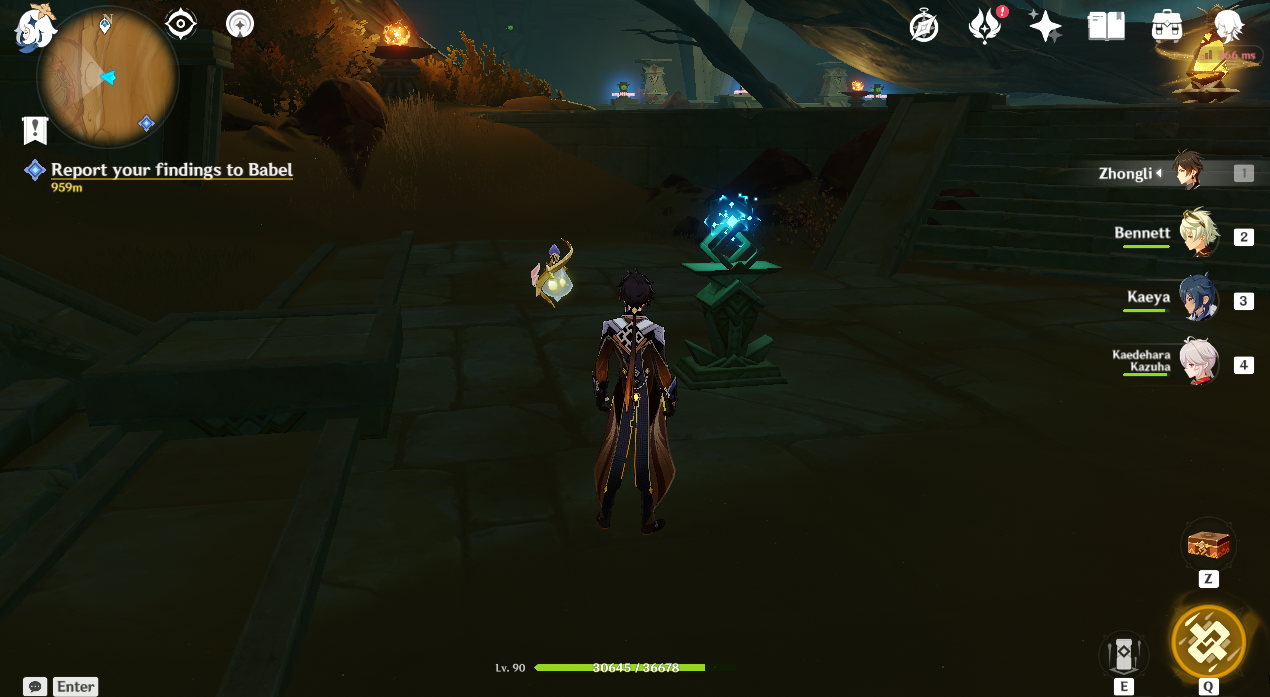Open the quest alert exclamation icon
The width and height of the screenshot is (1270, 697).
coord(35,129)
